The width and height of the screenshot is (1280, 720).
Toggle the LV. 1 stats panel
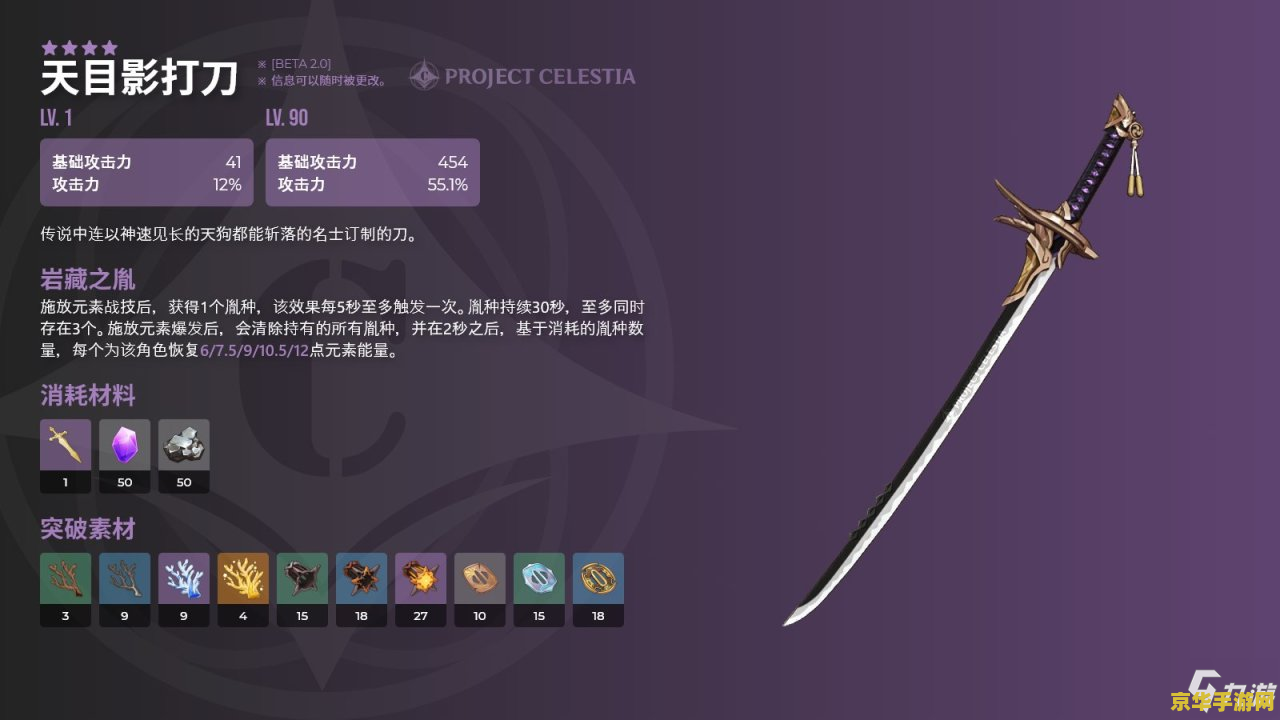[x=146, y=172]
